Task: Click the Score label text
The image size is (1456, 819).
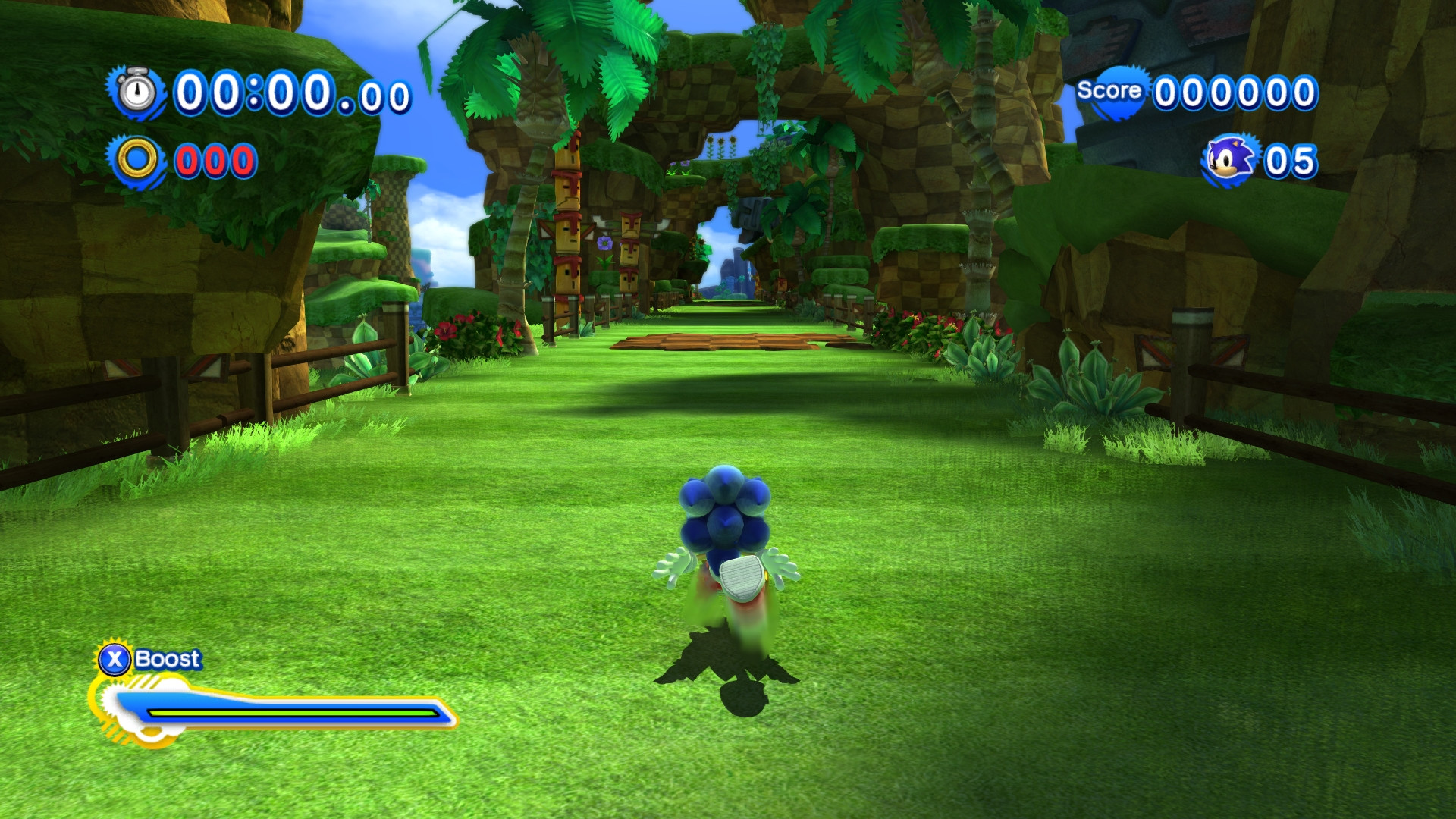Action: 1109,89
